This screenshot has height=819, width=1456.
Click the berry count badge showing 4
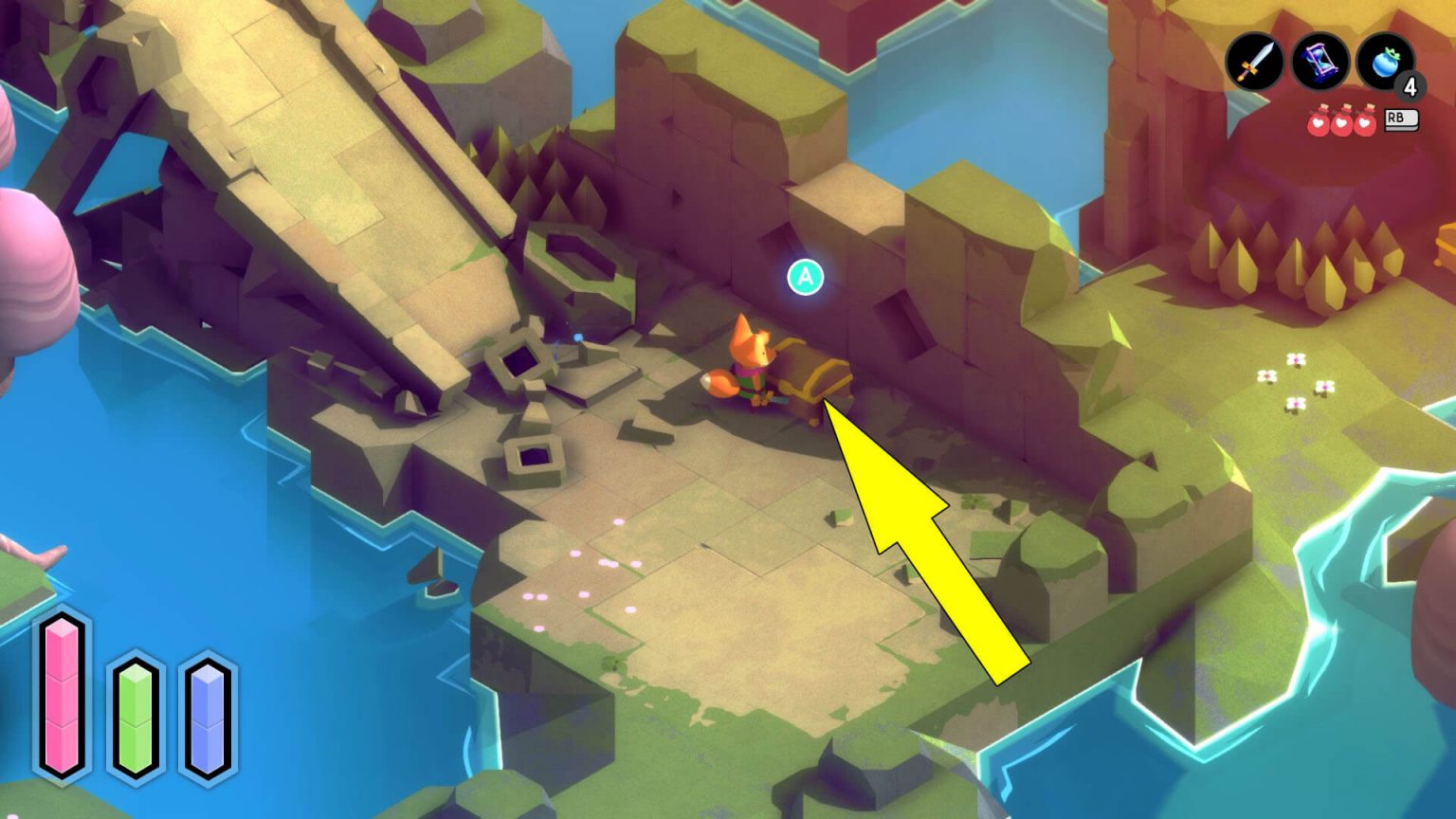pyautogui.click(x=1410, y=87)
